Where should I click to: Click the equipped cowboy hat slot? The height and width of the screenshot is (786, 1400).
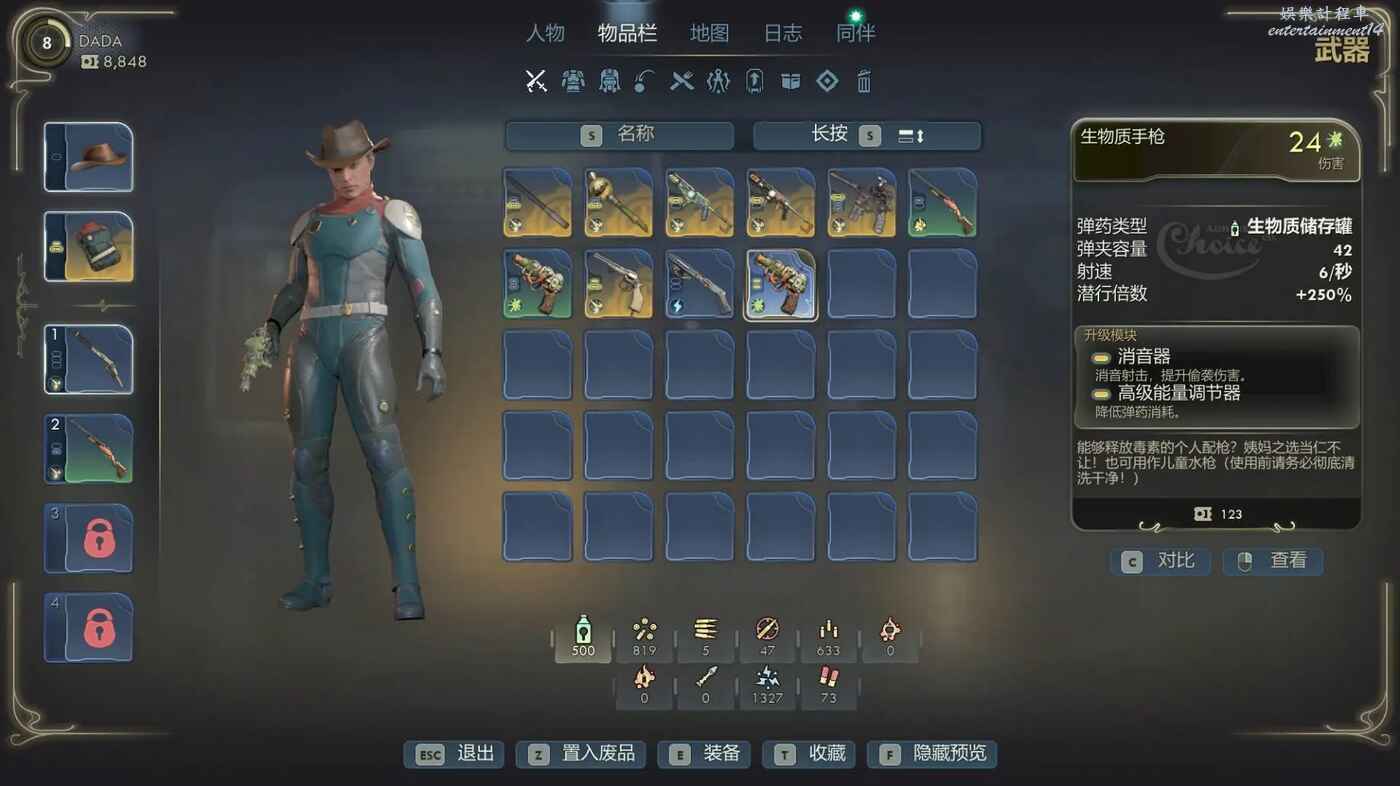89,157
